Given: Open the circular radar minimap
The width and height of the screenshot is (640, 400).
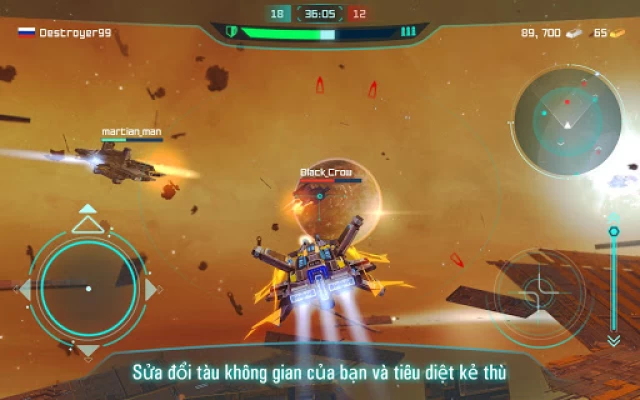Looking at the screenshot, I should click(x=564, y=118).
